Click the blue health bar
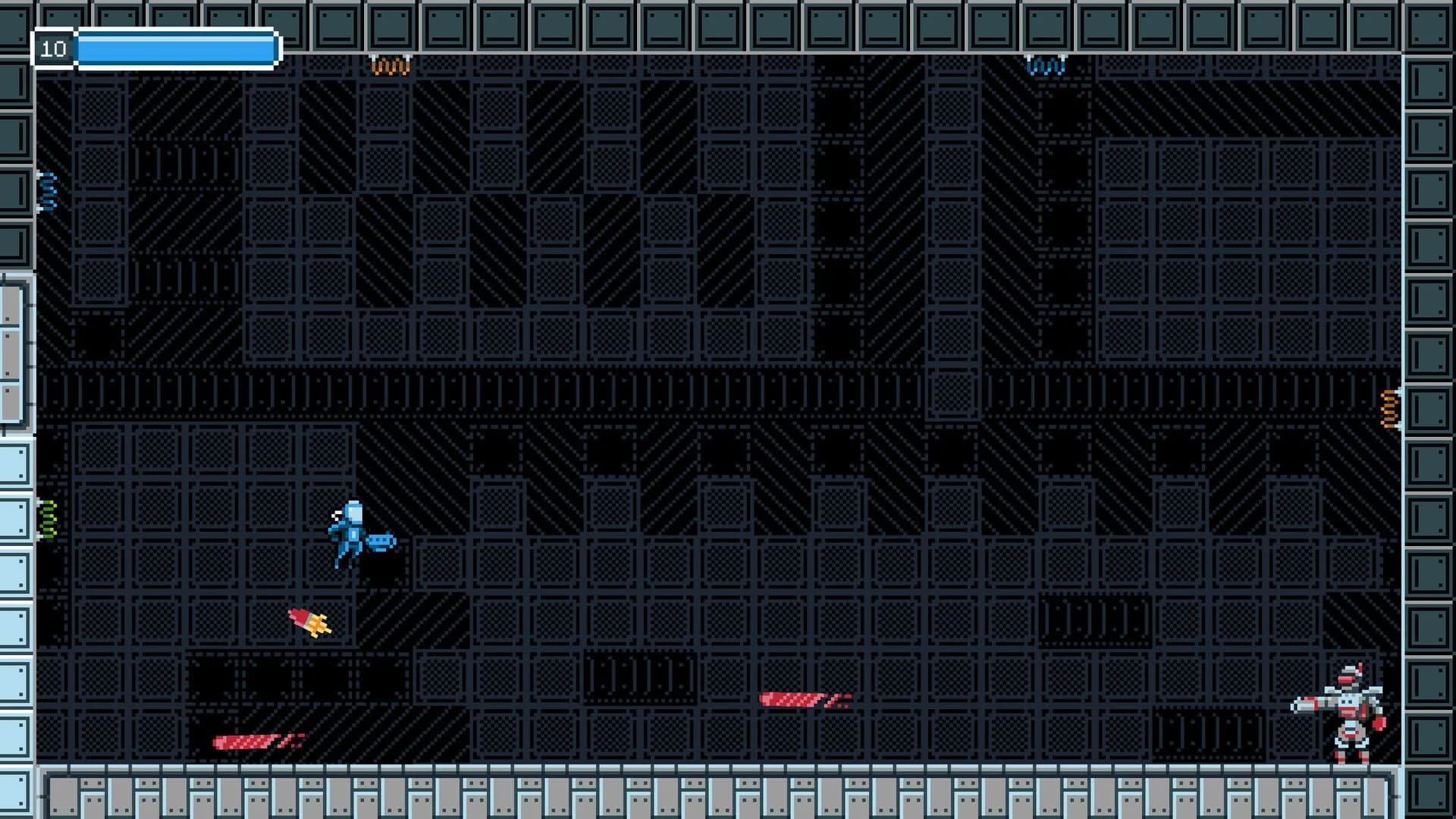The width and height of the screenshot is (1456, 819). pos(174,47)
